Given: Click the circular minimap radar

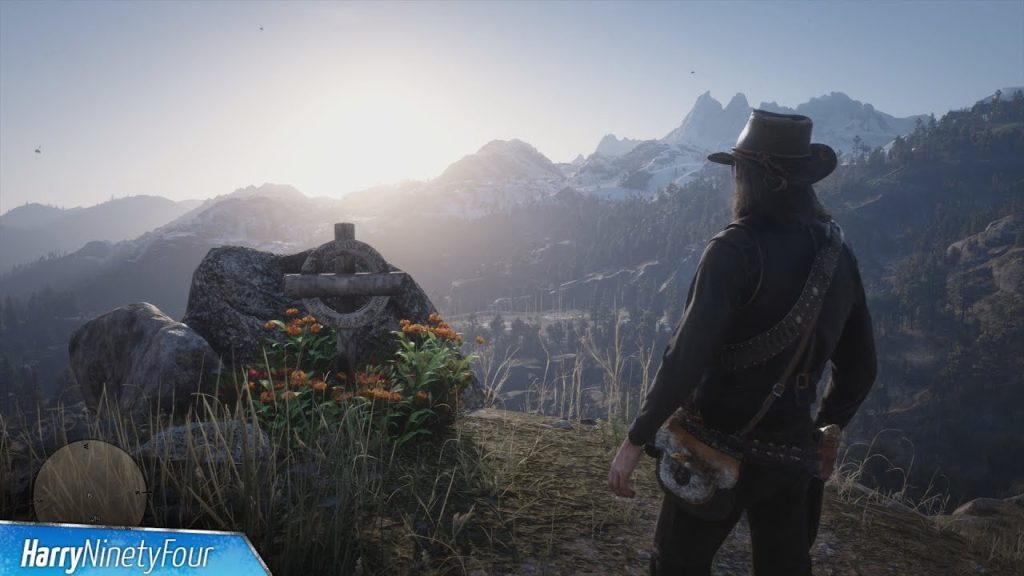Looking at the screenshot, I should click(90, 483).
